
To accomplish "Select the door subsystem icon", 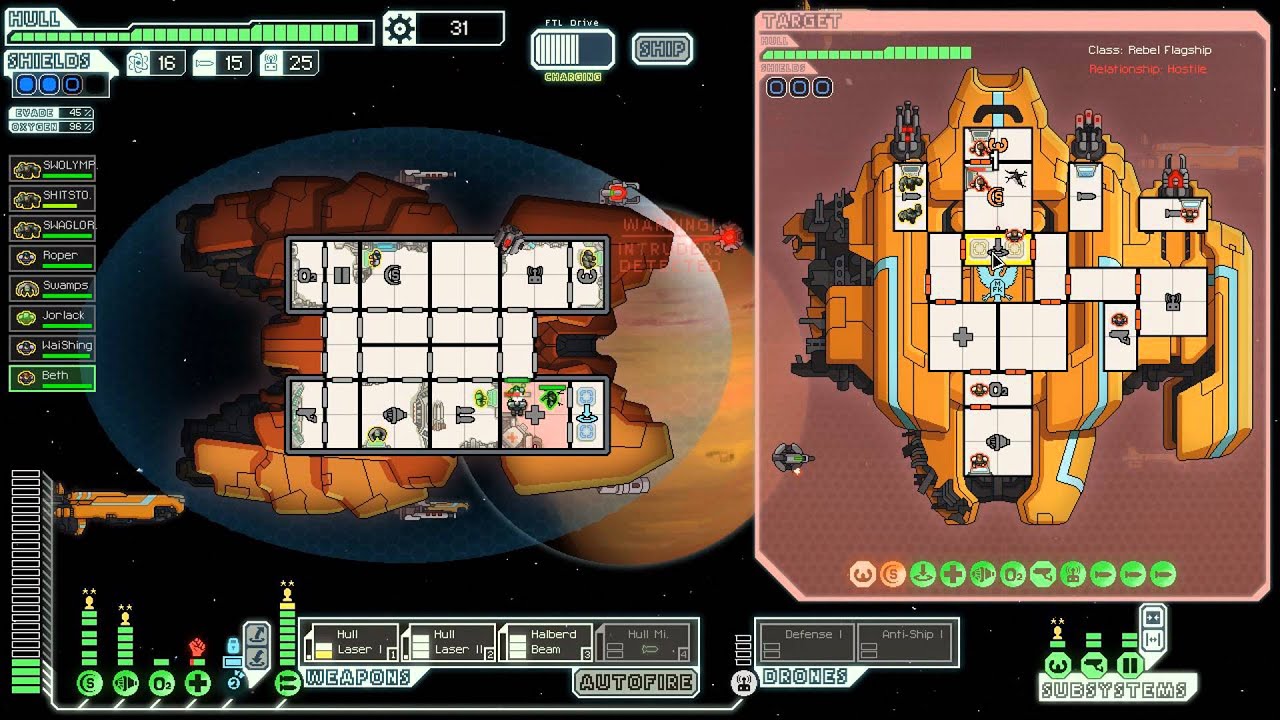I will coord(1130,665).
